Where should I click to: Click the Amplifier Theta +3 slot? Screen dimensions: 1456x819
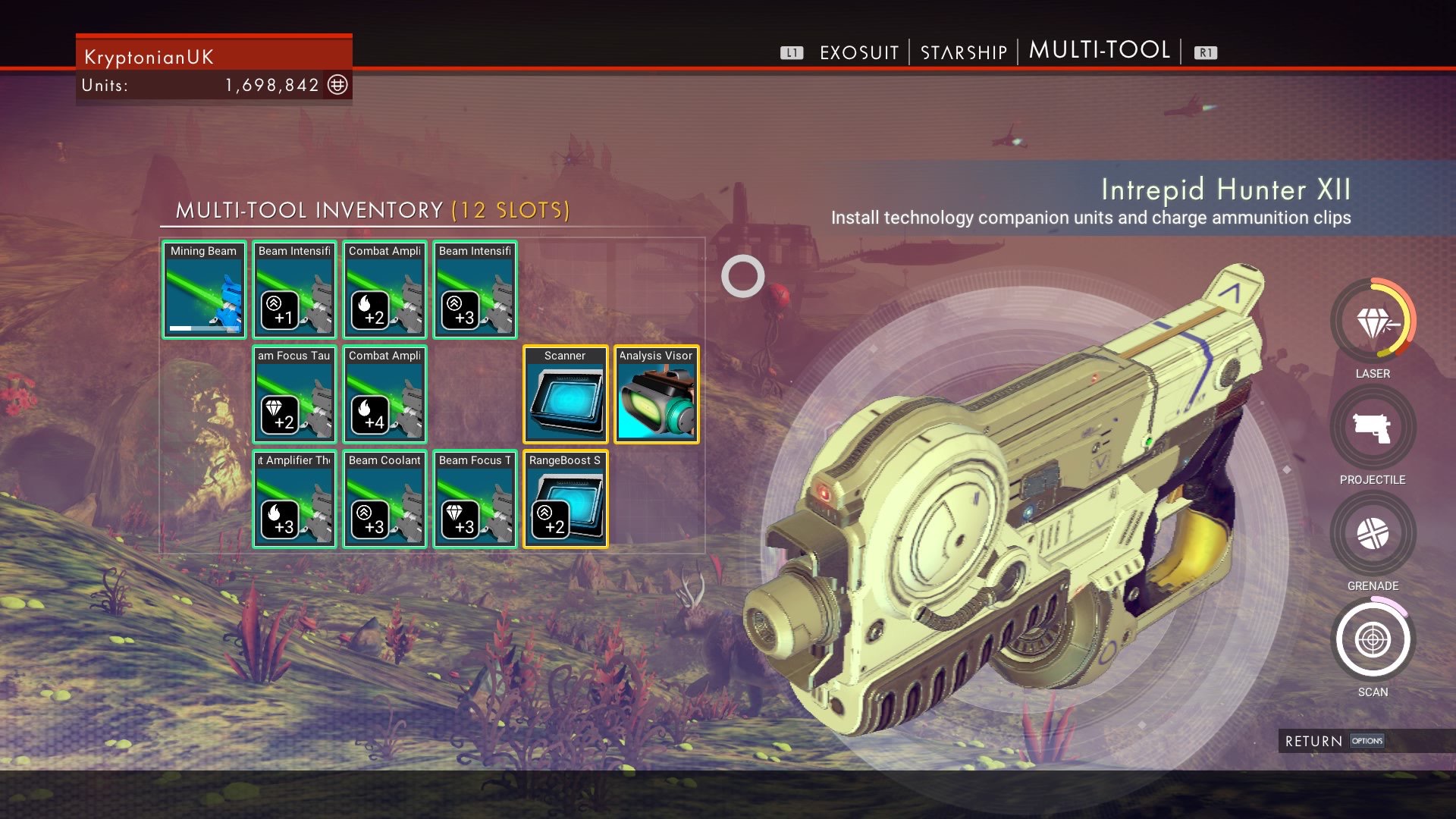coord(294,499)
